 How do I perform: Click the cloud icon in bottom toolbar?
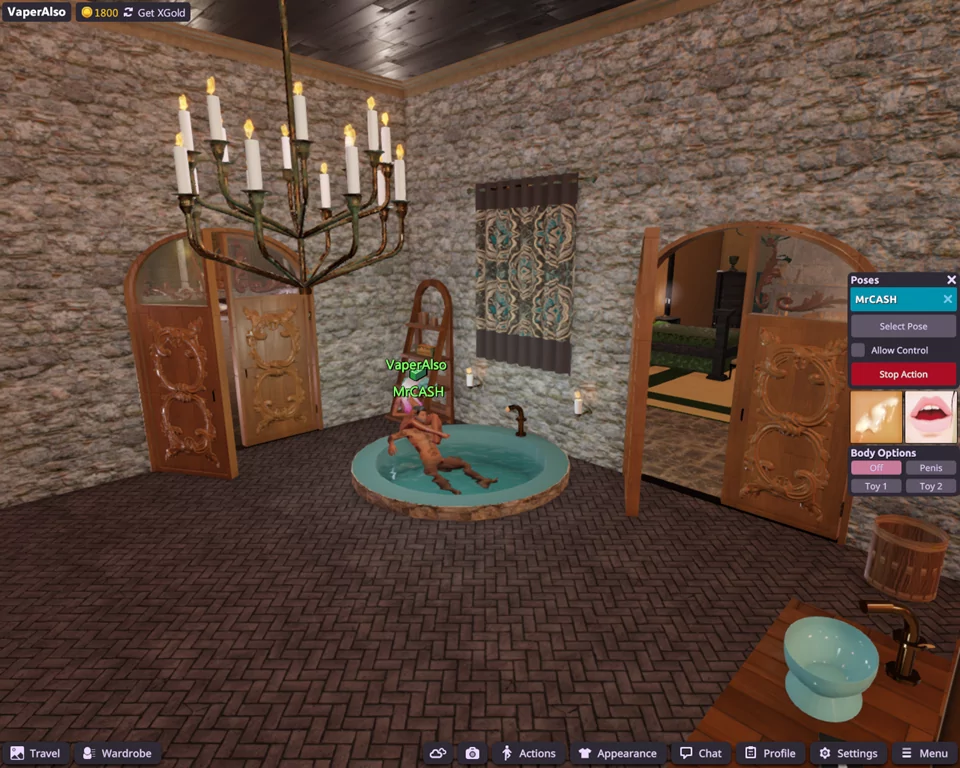[437, 753]
